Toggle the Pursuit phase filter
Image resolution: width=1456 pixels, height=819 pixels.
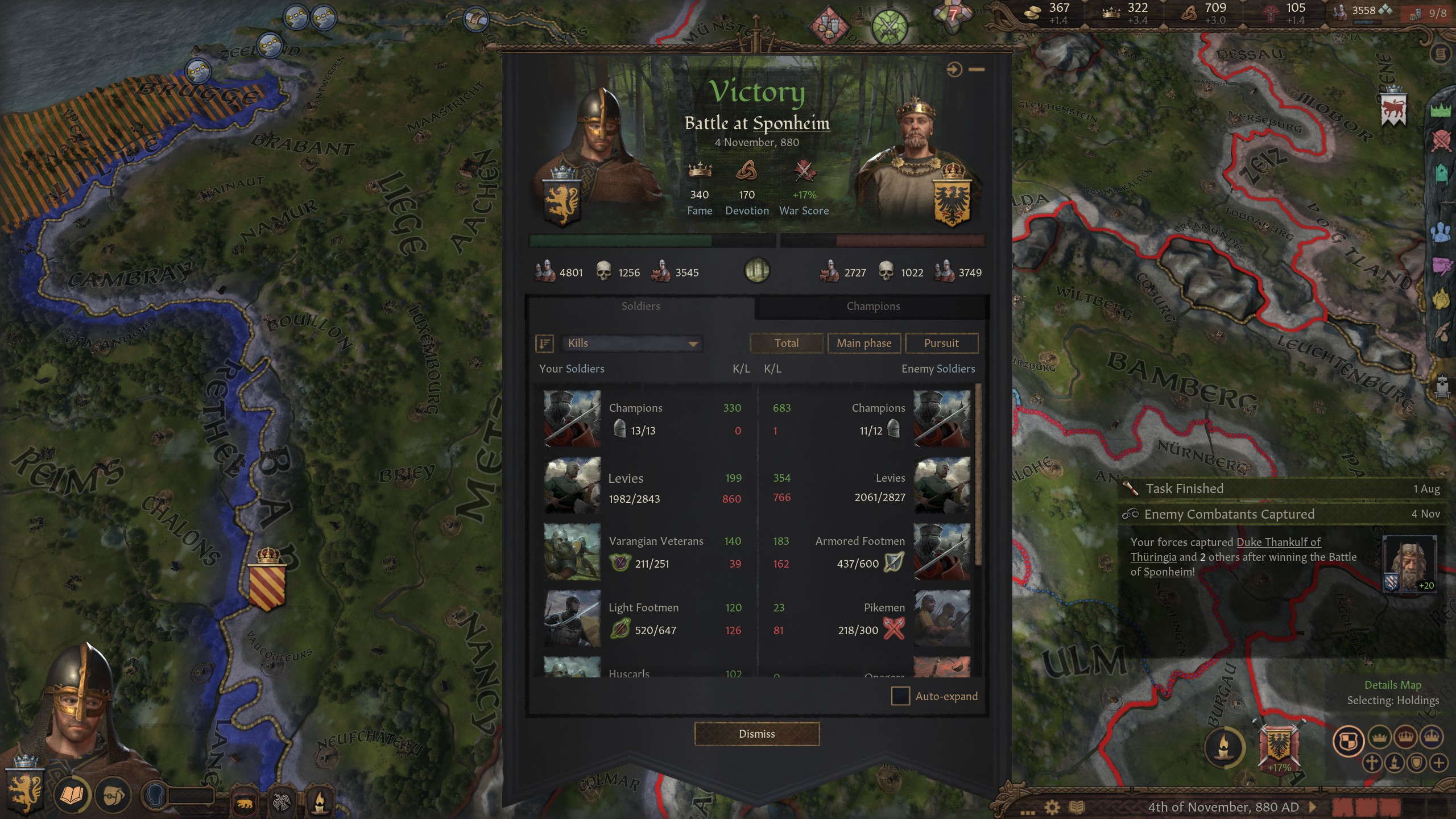[x=941, y=343]
